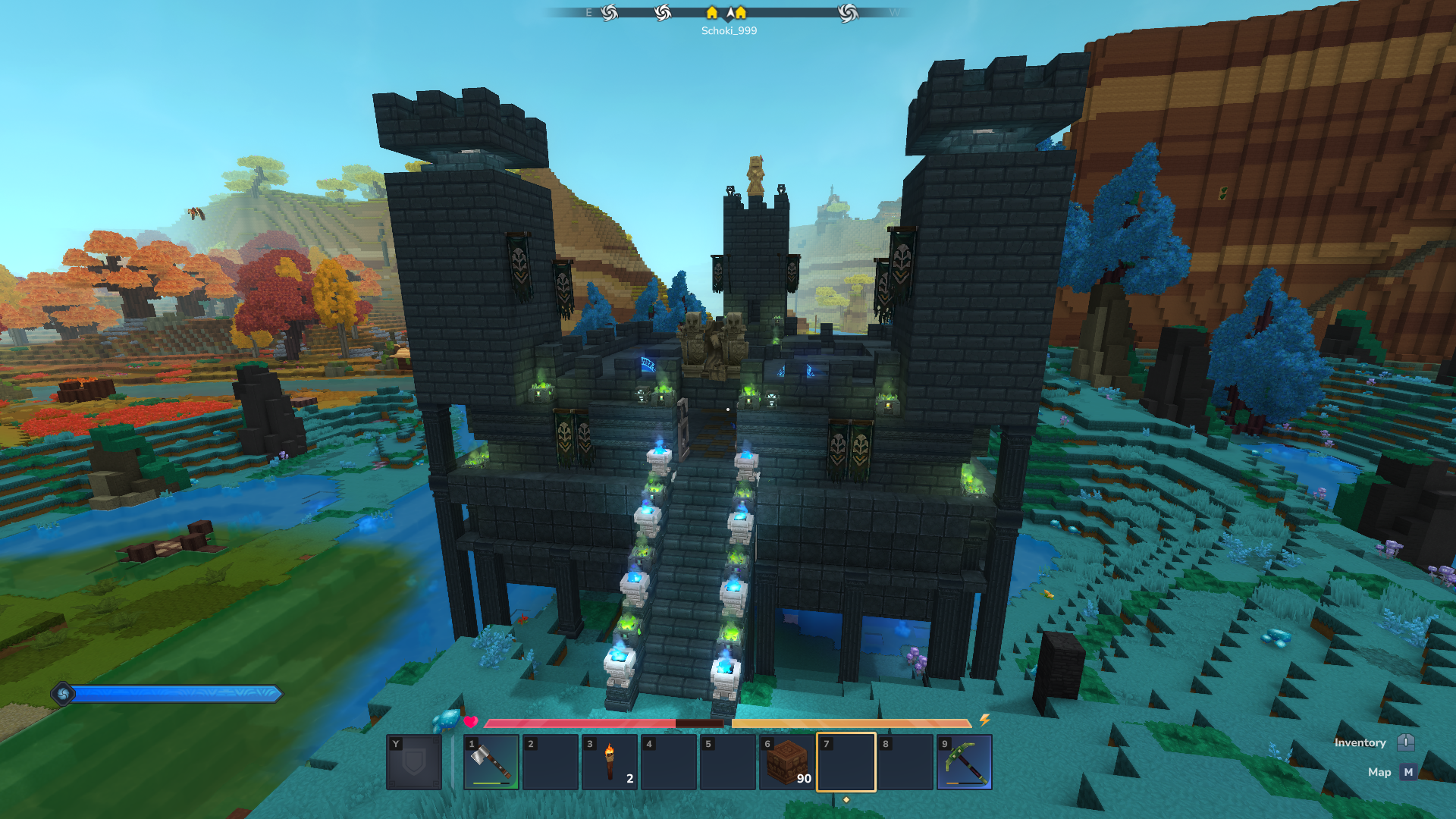Click the highlighted empty hotbar slot 7

point(846,762)
